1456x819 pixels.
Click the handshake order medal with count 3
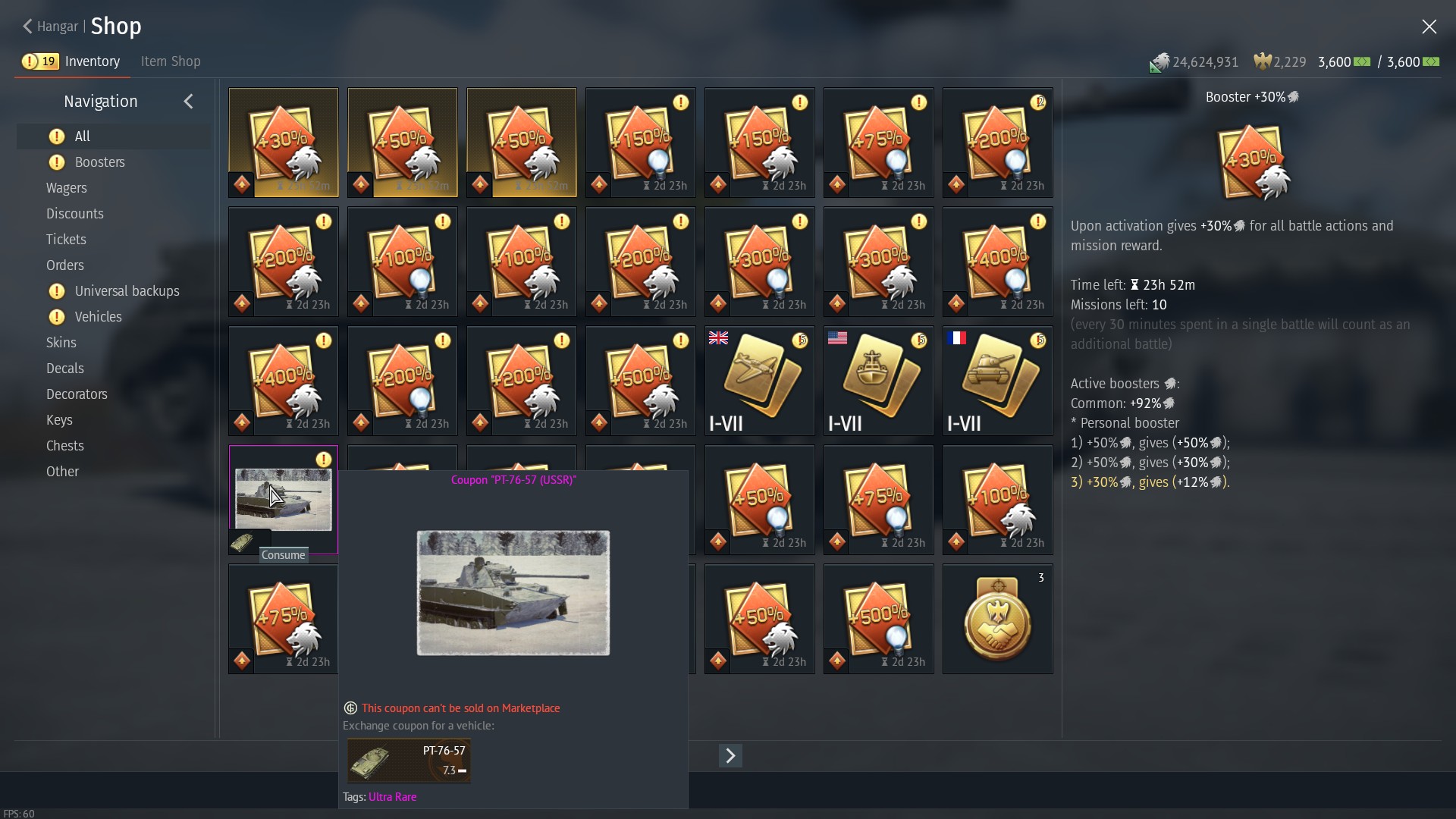pos(996,619)
